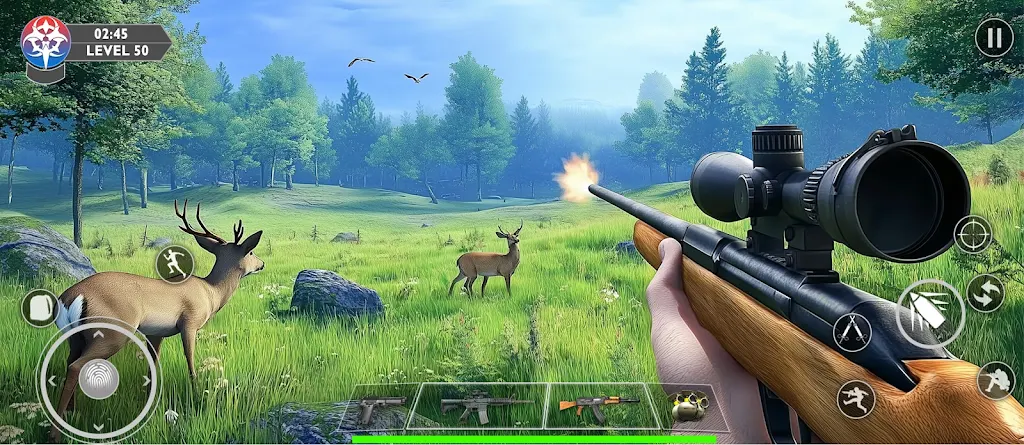Tap the player rank emblem badge
The image size is (1024, 445).
tap(45, 44)
